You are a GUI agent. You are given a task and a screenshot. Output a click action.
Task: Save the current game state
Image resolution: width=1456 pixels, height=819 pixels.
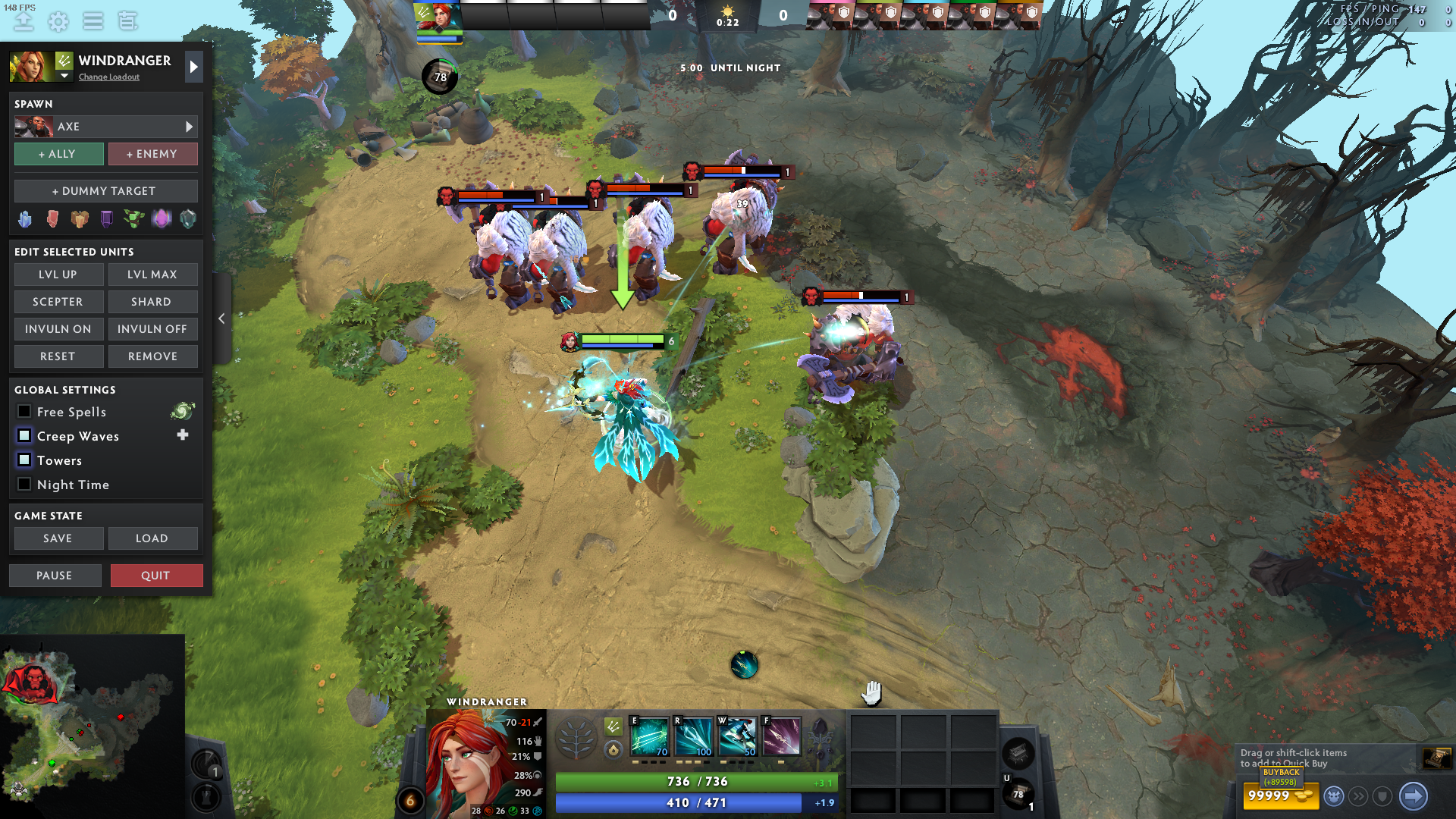coord(58,538)
